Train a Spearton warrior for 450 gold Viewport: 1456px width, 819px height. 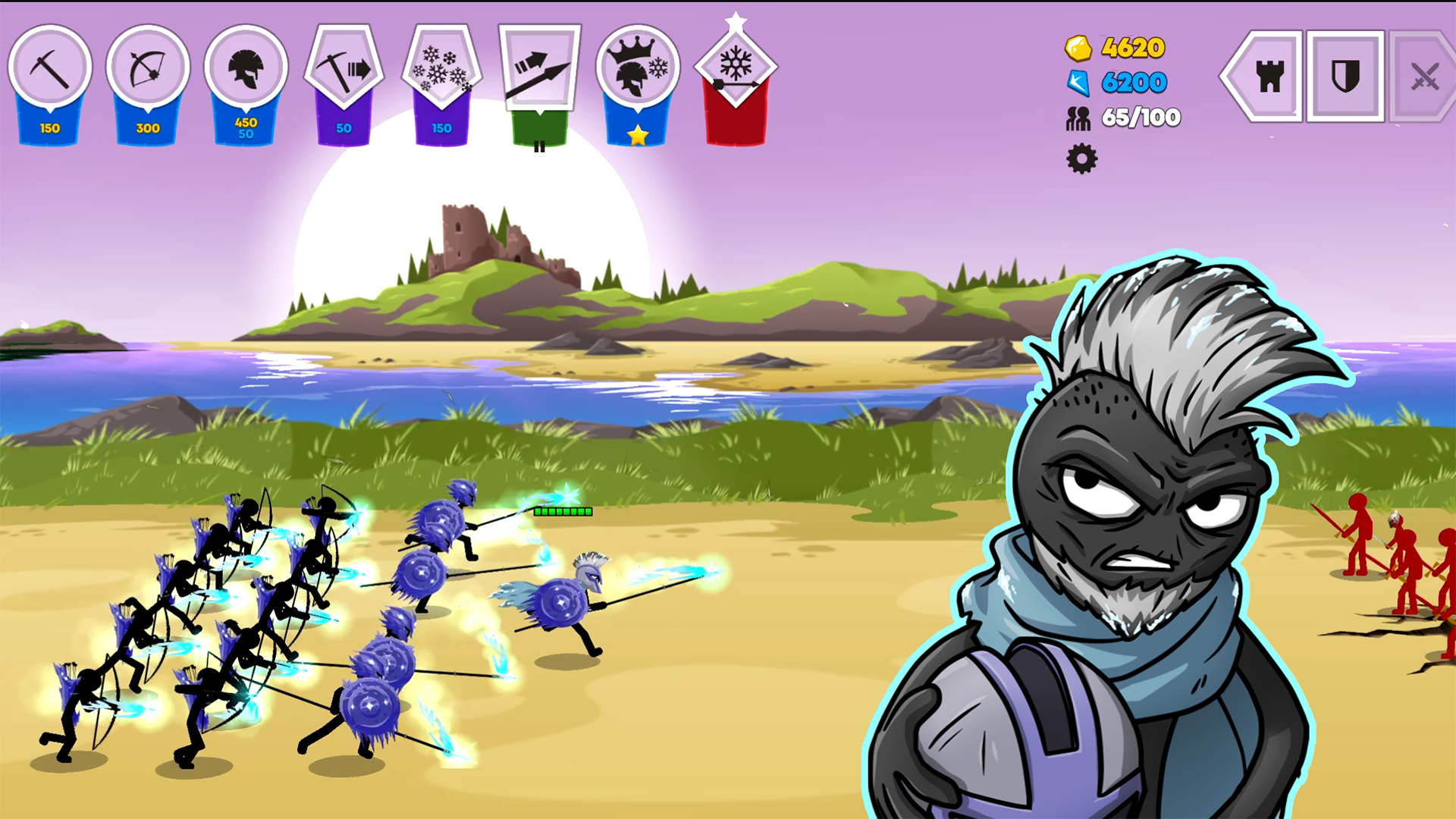(x=246, y=68)
